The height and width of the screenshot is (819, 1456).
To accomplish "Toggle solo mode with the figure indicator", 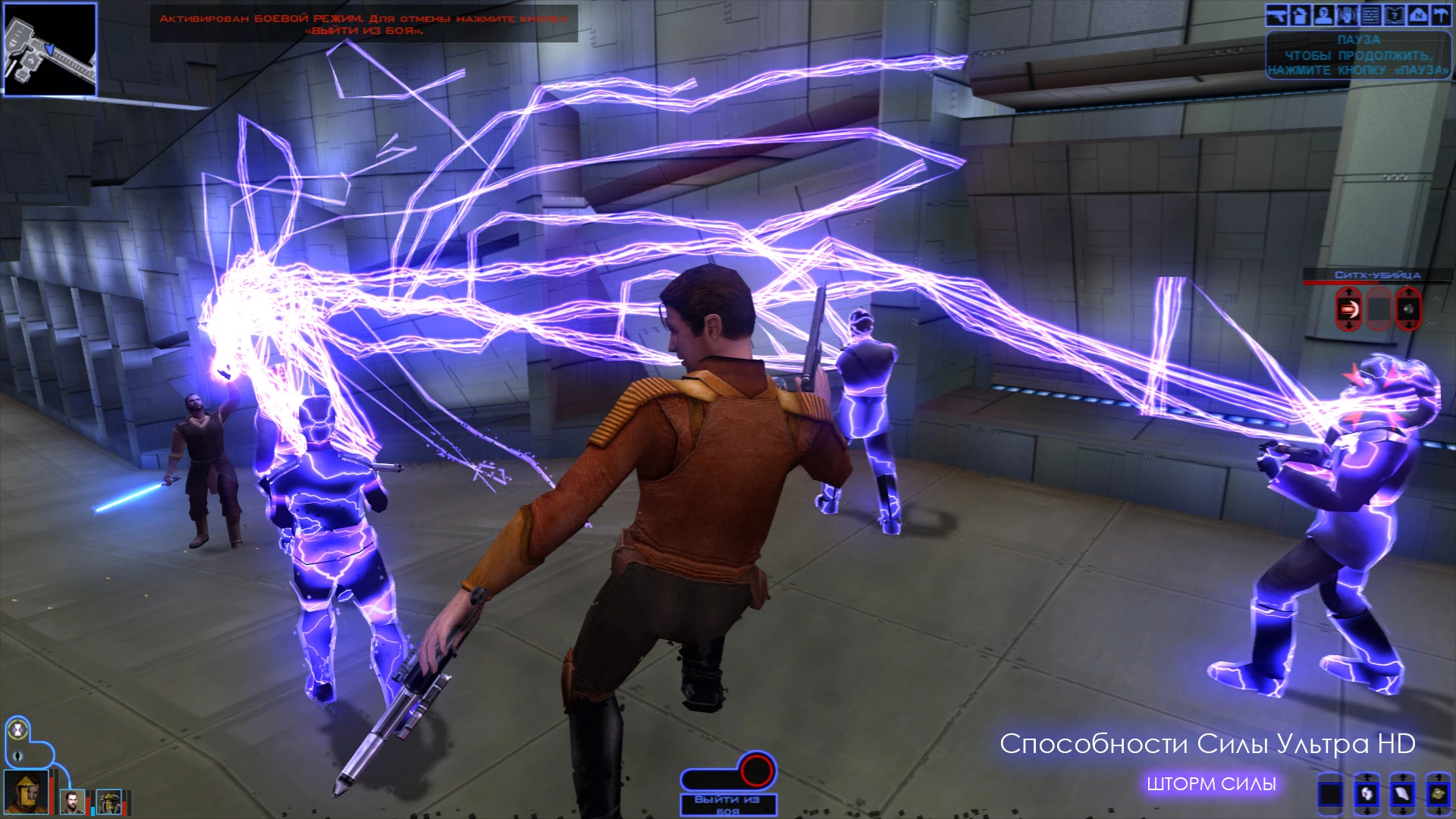I will (x=17, y=756).
